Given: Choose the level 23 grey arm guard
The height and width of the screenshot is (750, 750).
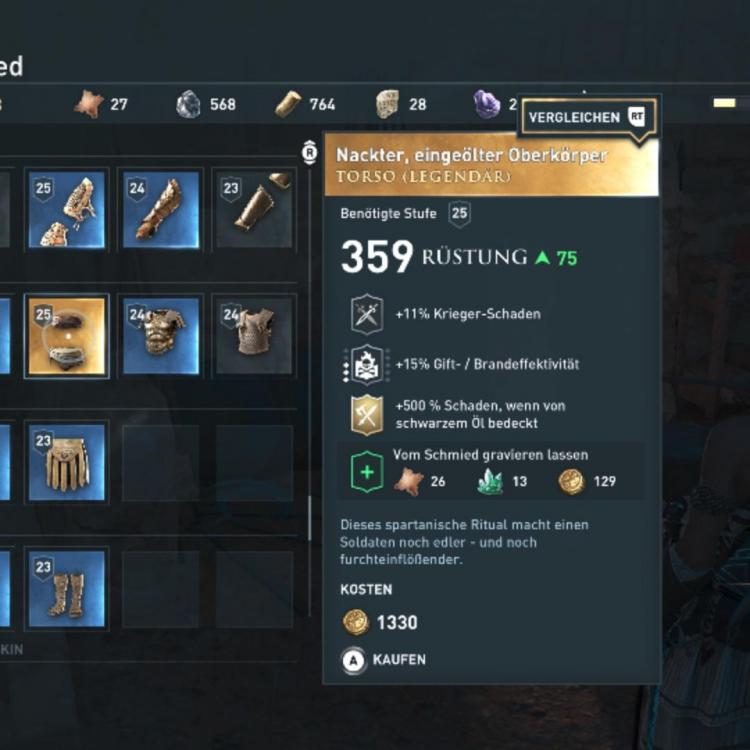Looking at the screenshot, I should click(x=254, y=208).
